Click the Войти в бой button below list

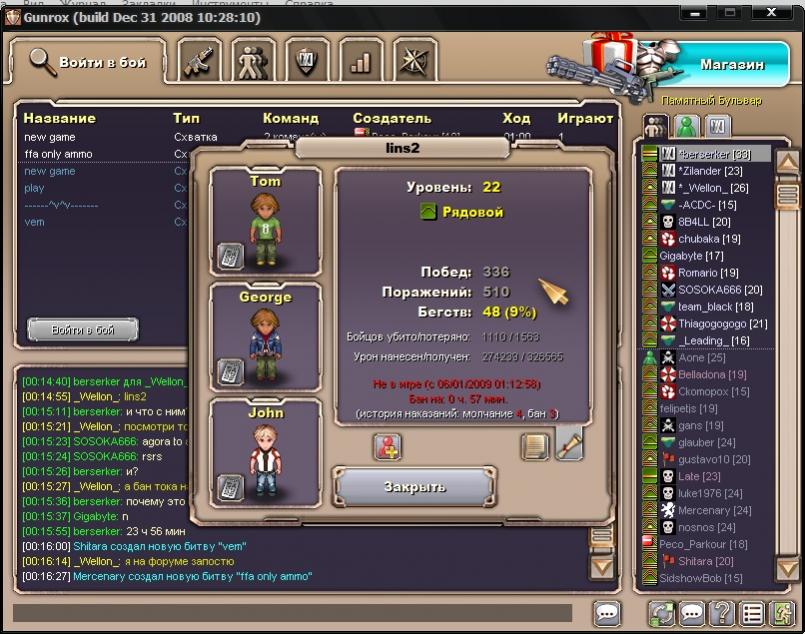pyautogui.click(x=83, y=329)
